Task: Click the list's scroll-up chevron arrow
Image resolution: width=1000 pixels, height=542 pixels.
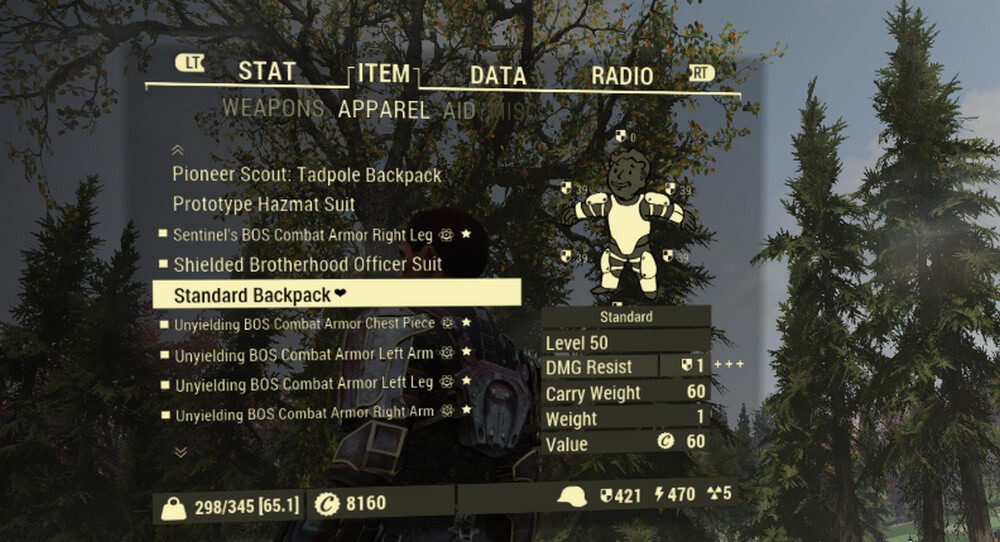Action: pos(179,150)
